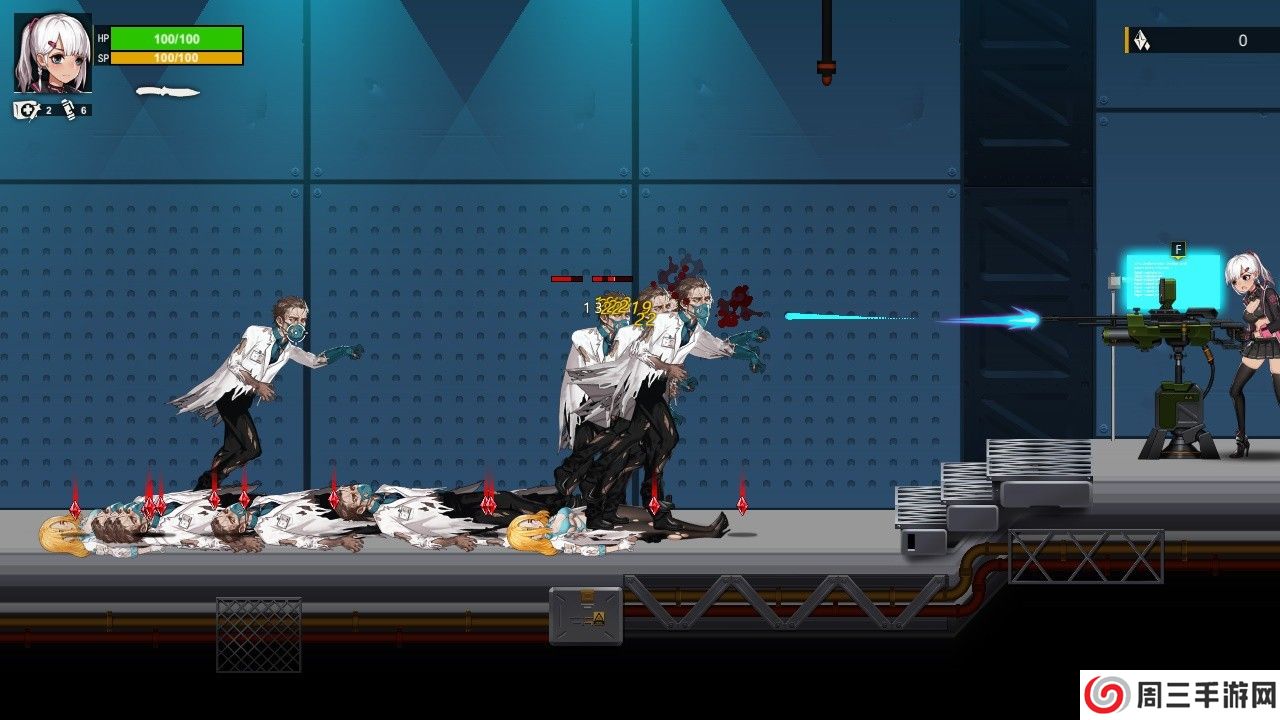Select the combat knife weapon icon

pyautogui.click(x=167, y=92)
